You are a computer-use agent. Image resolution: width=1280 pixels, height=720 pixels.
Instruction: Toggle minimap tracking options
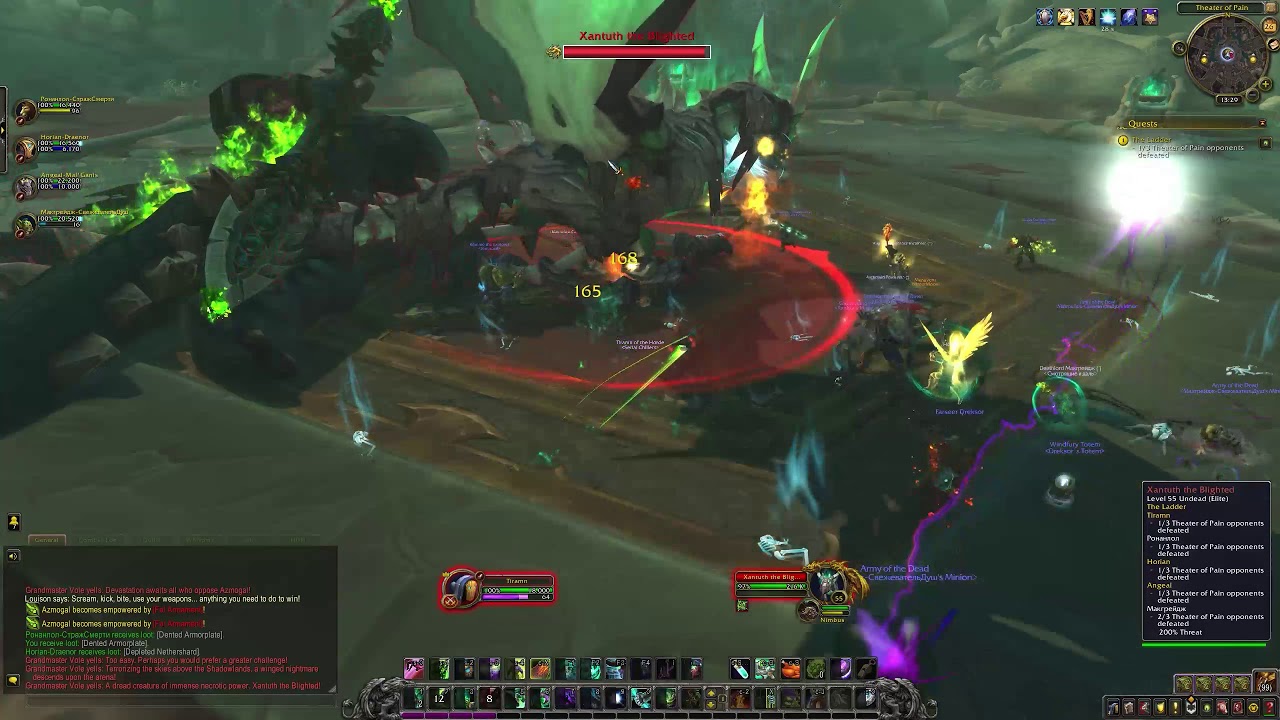click(1179, 49)
